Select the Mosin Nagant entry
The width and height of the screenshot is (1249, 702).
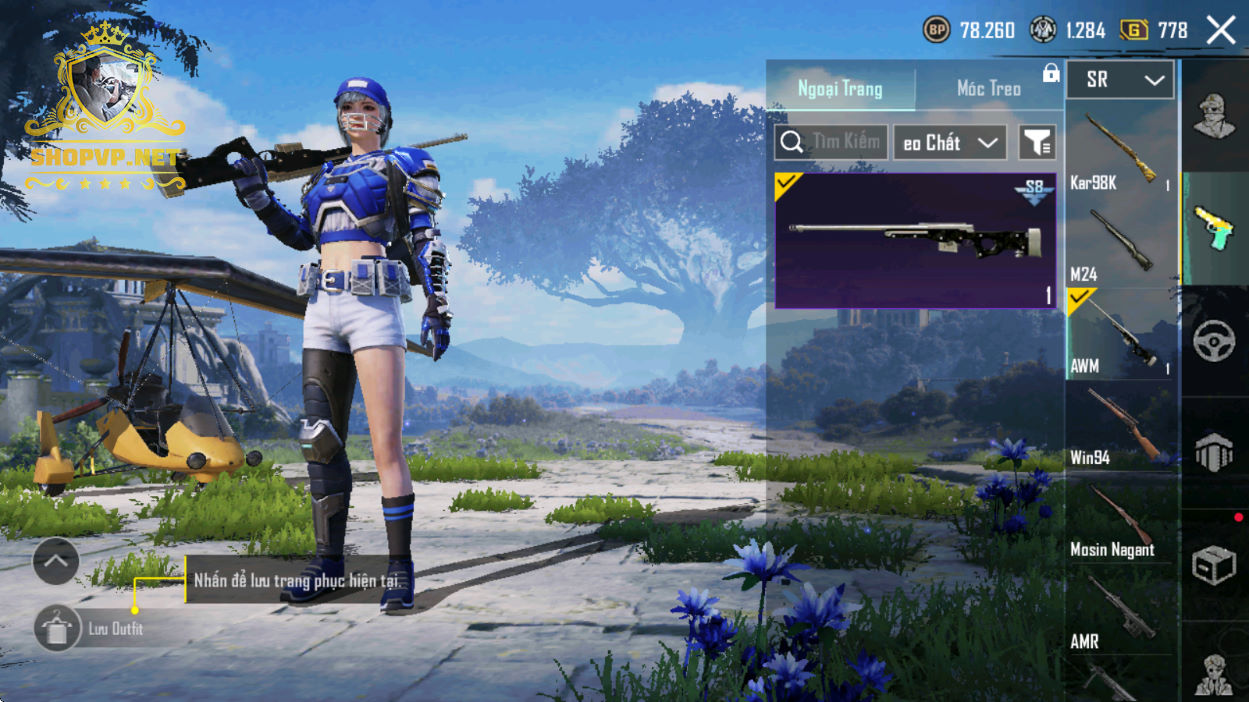point(1120,518)
